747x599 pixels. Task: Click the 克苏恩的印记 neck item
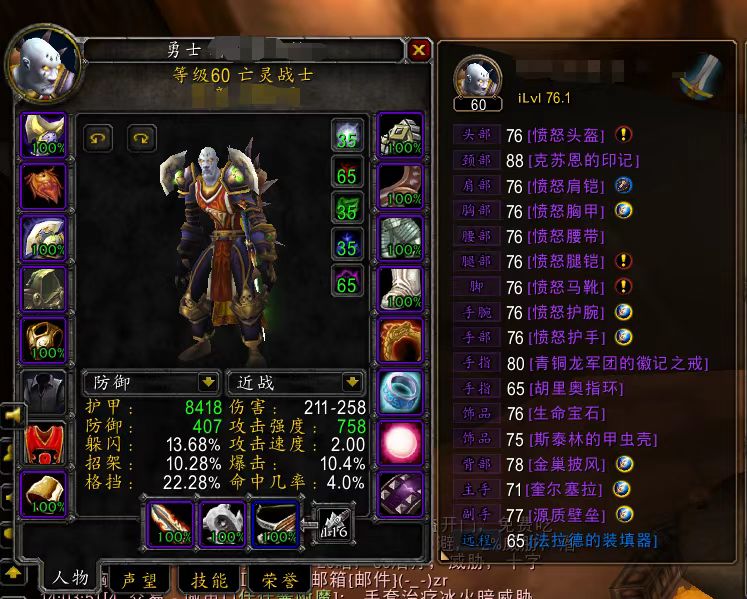click(582, 160)
